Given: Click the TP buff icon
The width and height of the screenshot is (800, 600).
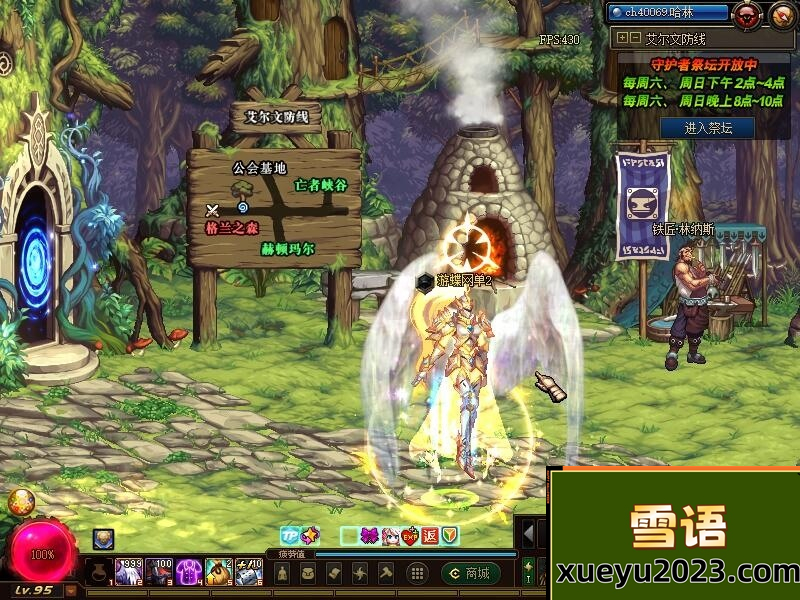Looking at the screenshot, I should click(x=290, y=536).
